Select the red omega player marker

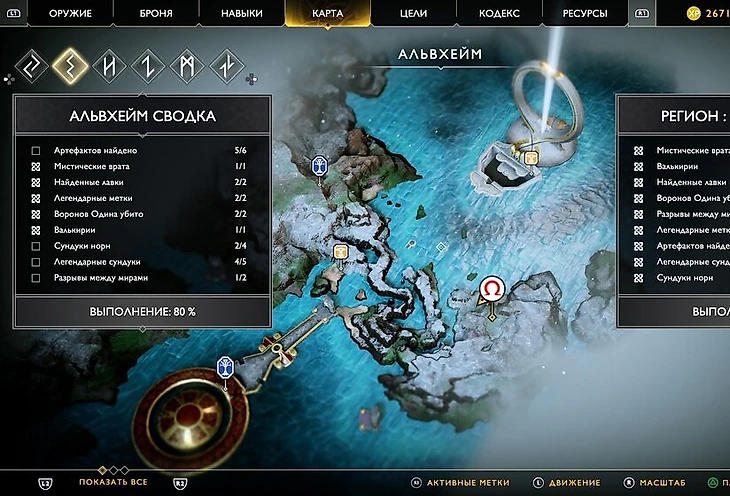pyautogui.click(x=492, y=289)
